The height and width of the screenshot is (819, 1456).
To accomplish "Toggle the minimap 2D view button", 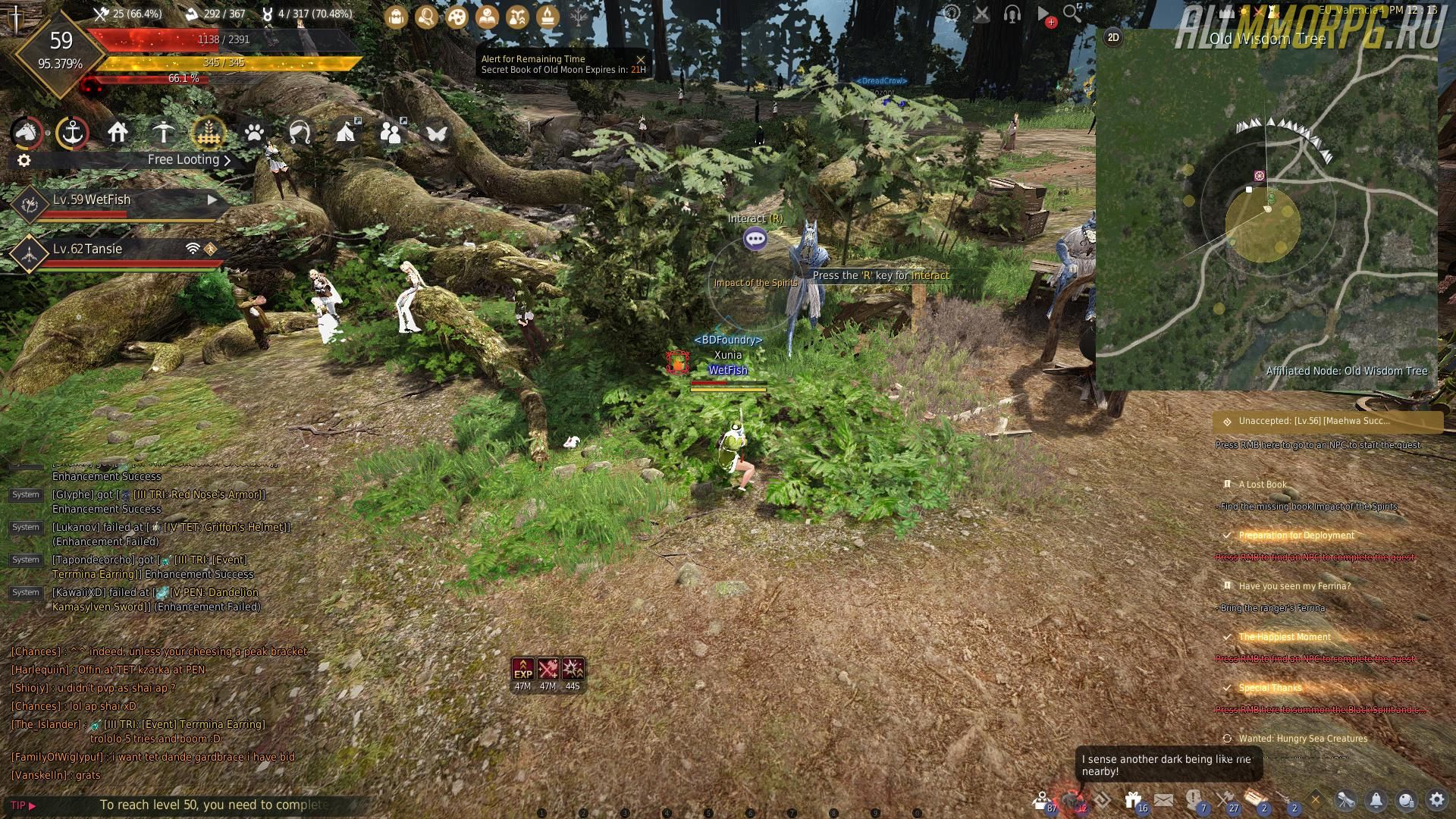I will pyautogui.click(x=1113, y=37).
